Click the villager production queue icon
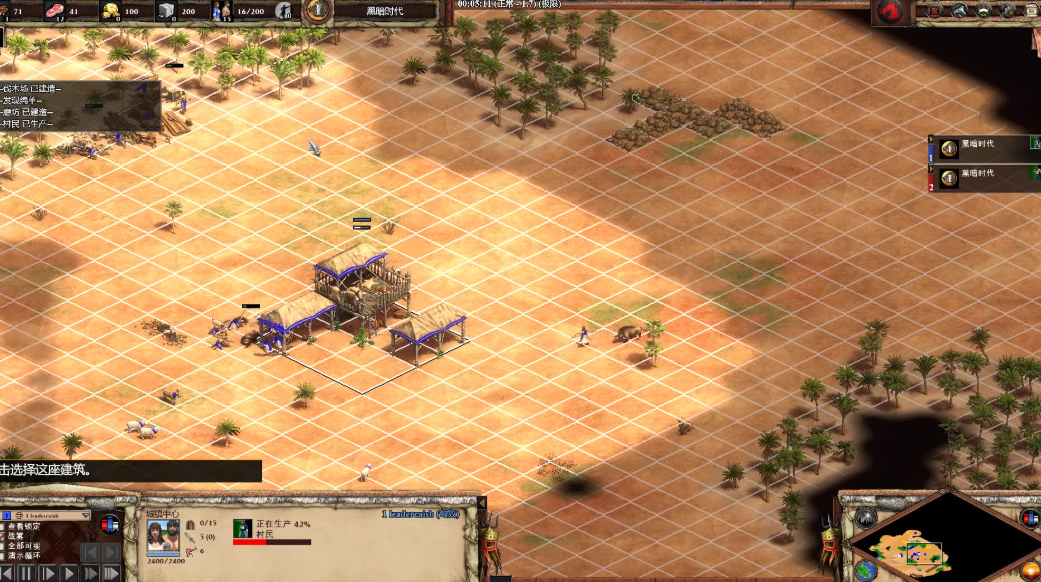This screenshot has width=1041, height=582. (242, 528)
